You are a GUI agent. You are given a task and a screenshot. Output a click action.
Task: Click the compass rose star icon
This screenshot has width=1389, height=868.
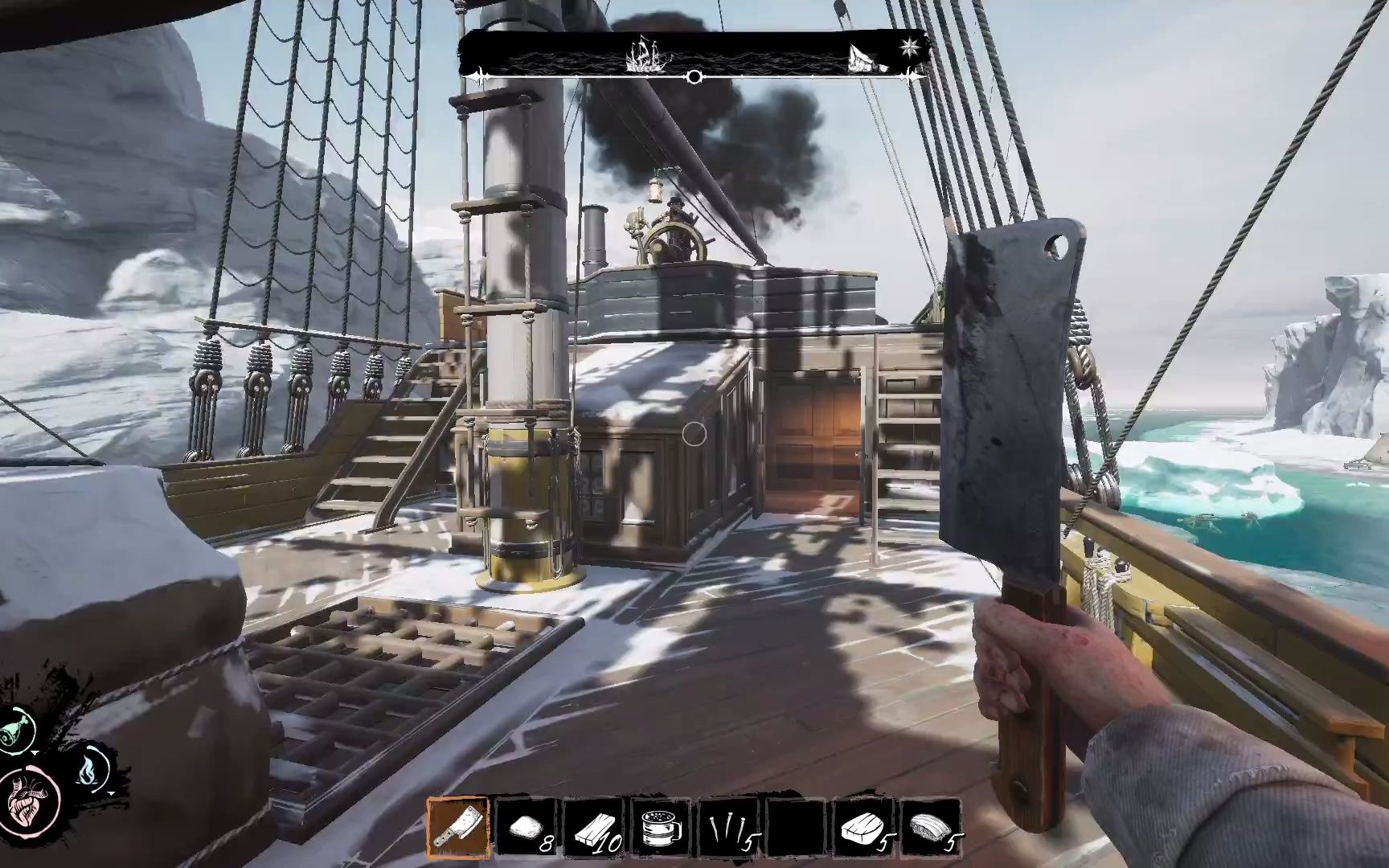point(910,46)
